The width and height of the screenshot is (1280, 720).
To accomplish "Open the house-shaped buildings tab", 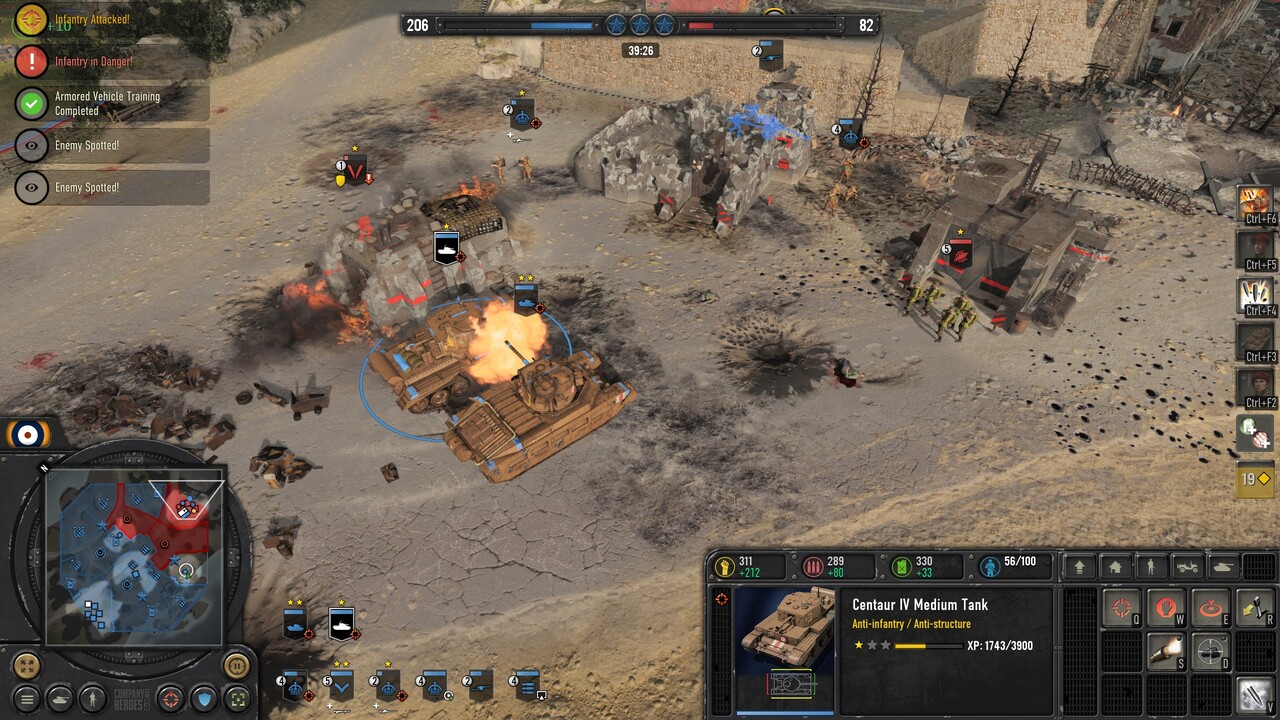I will coord(1115,567).
